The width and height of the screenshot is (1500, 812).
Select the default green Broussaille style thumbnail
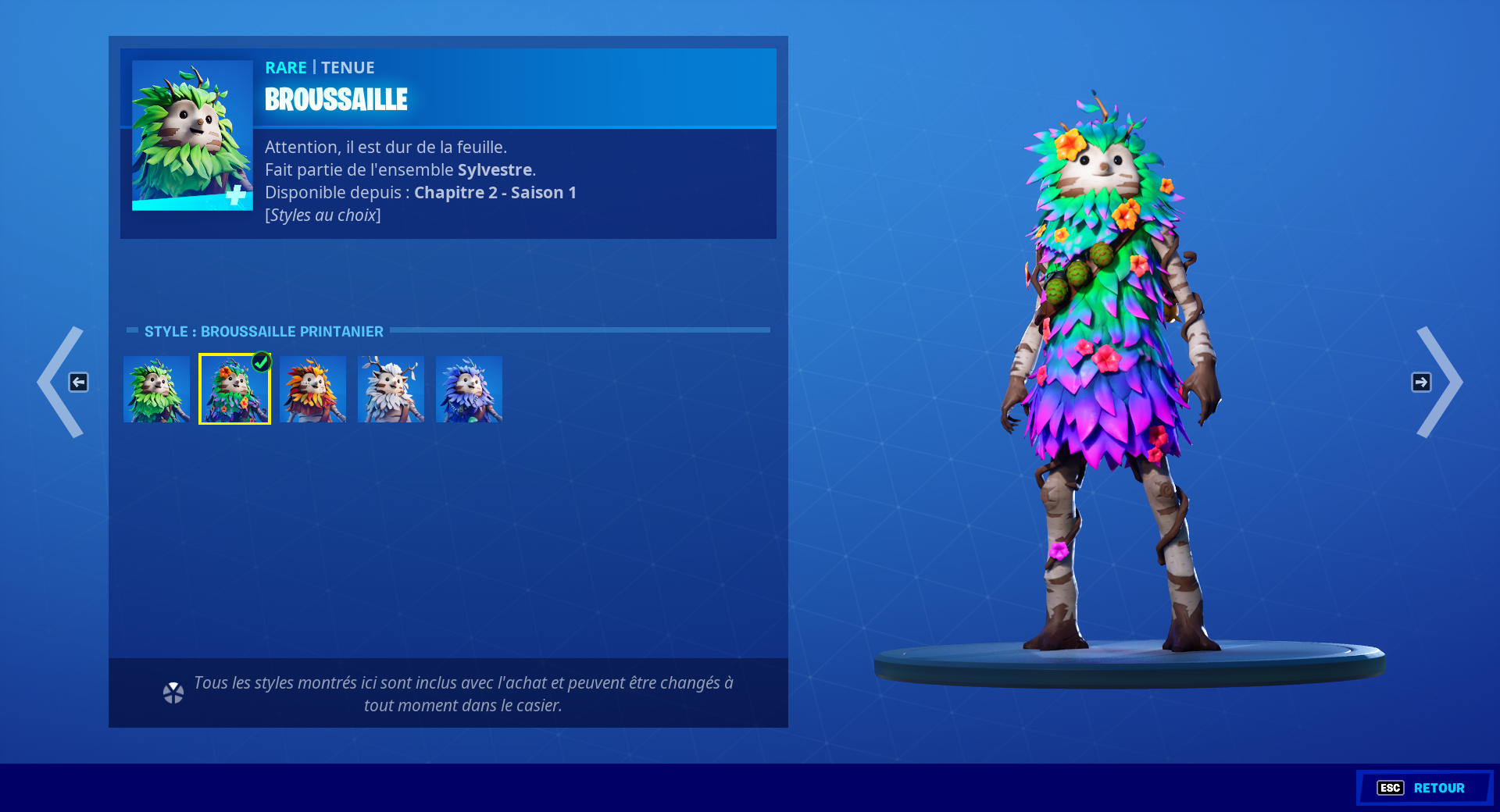coord(156,388)
